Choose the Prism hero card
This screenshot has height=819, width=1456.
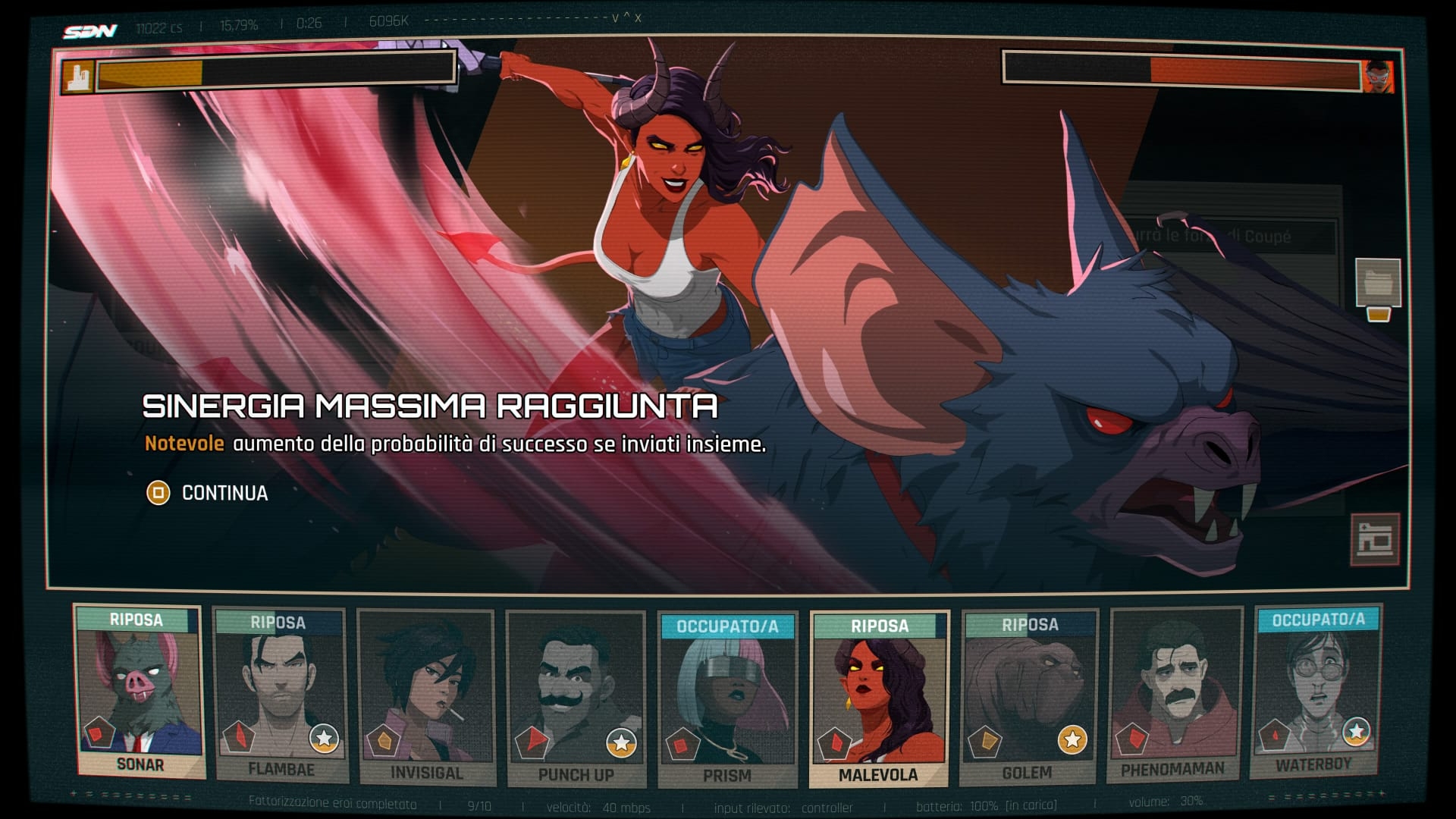click(727, 699)
